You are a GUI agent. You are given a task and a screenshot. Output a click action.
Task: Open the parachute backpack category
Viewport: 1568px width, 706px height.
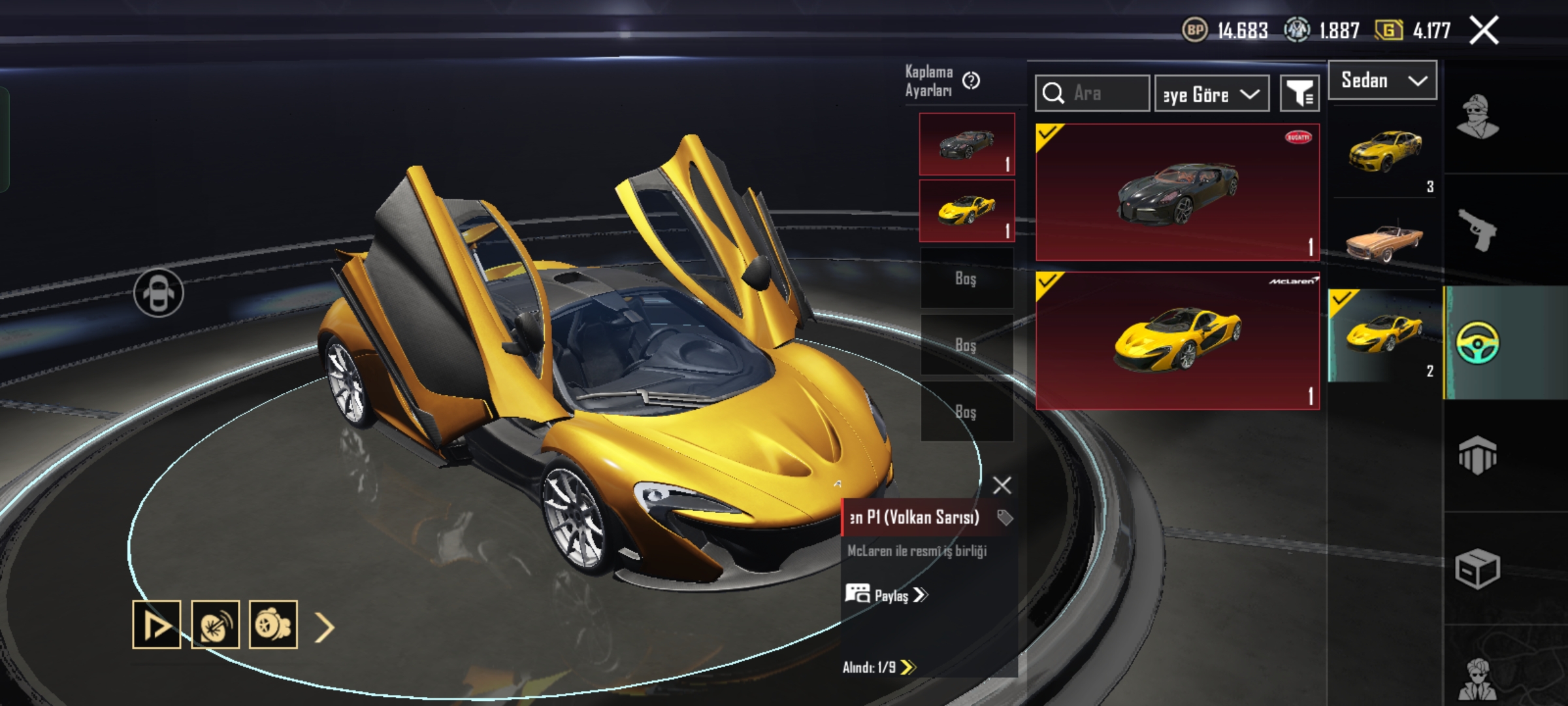pos(1478,455)
